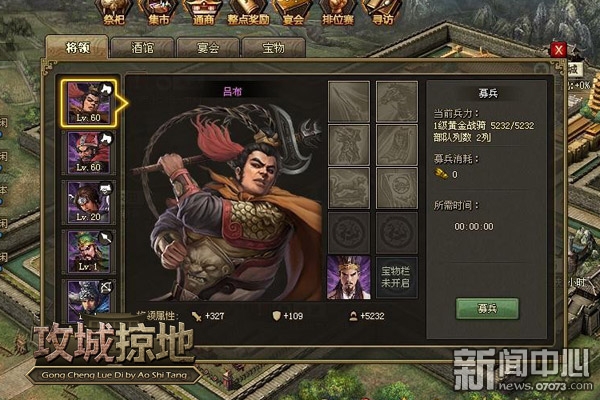Open the 宝物 treasures tab

tap(272, 47)
